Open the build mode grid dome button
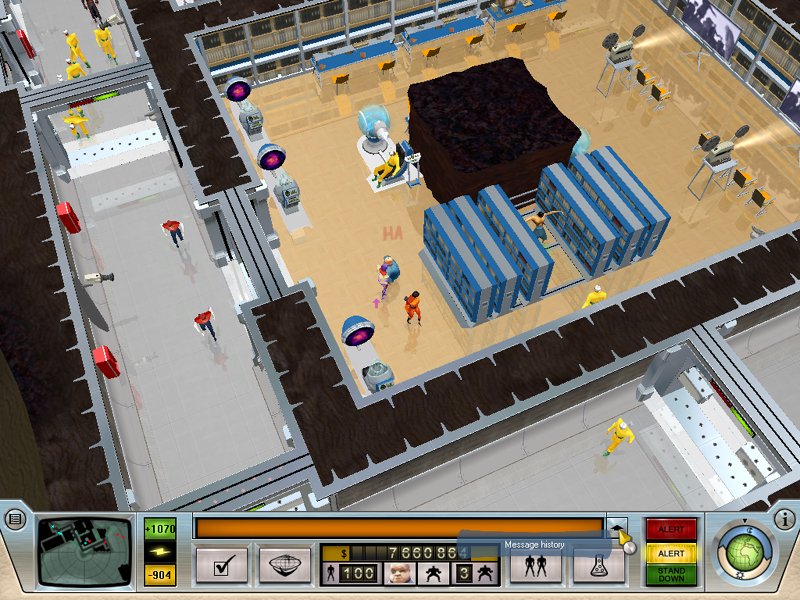 click(285, 565)
